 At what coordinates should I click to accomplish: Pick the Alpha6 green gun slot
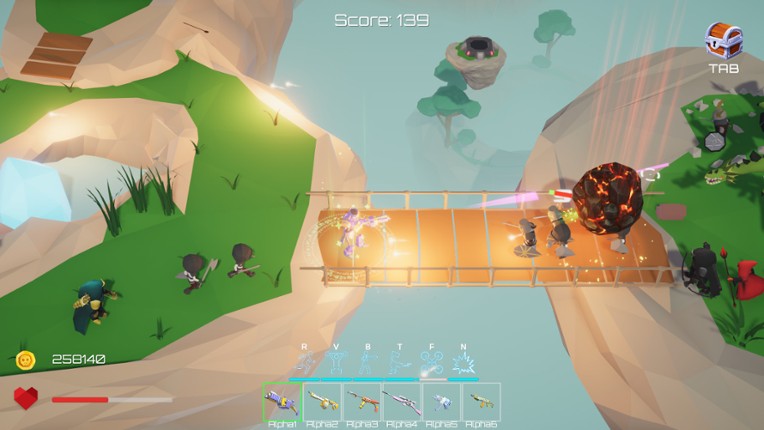(x=481, y=402)
